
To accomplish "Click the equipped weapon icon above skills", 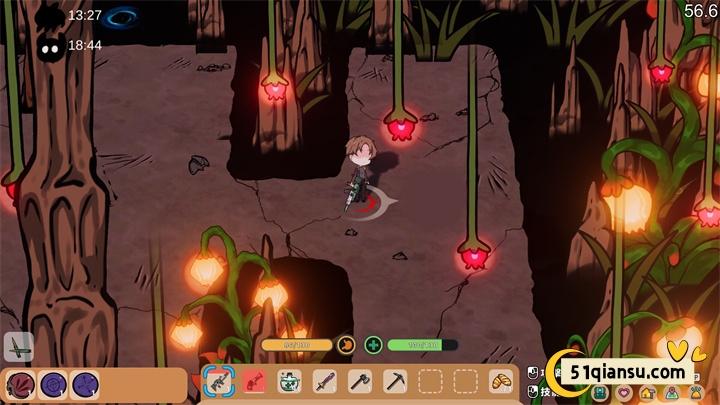I will [x=18, y=347].
